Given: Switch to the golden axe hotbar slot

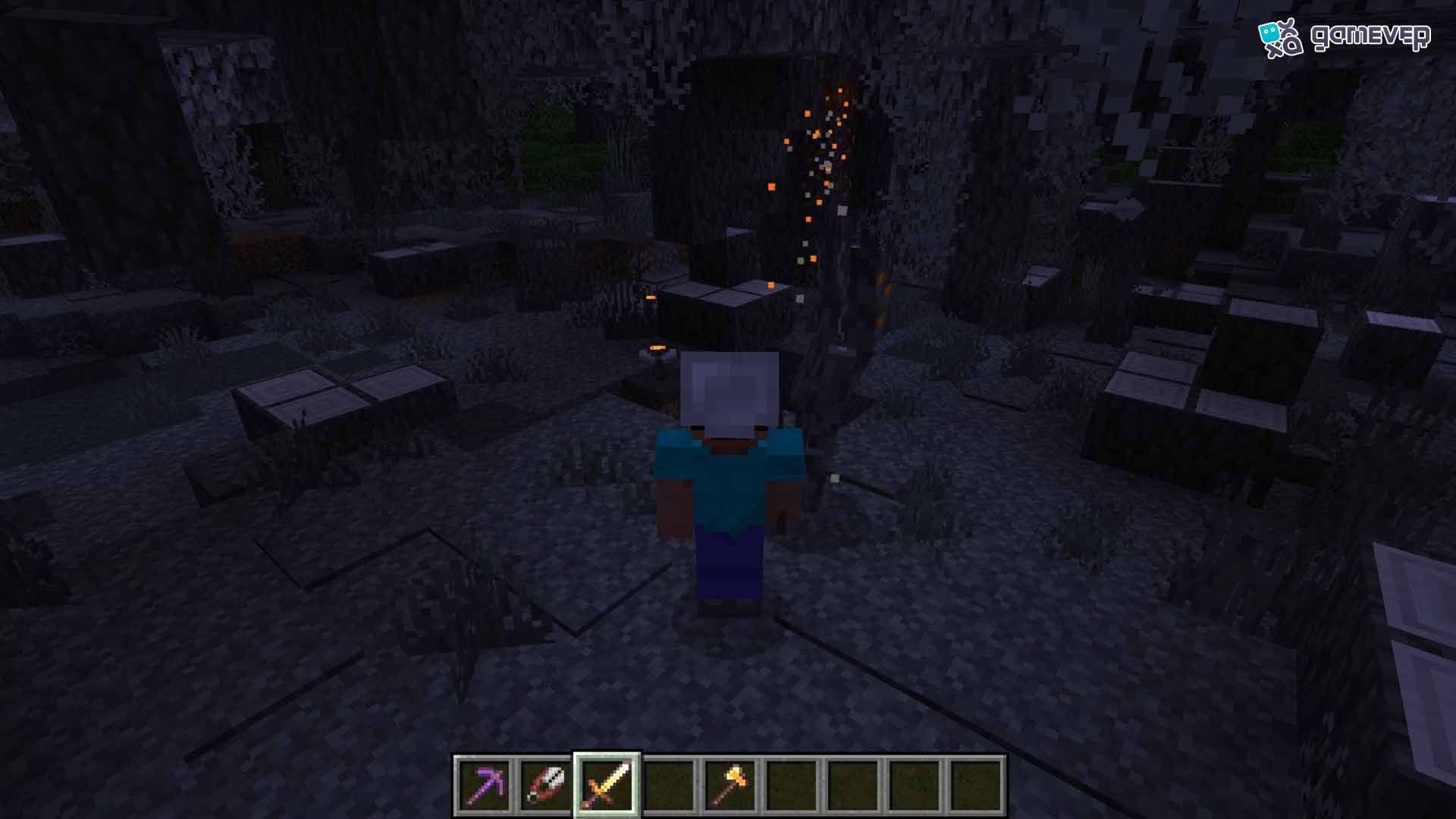Looking at the screenshot, I should click(730, 786).
